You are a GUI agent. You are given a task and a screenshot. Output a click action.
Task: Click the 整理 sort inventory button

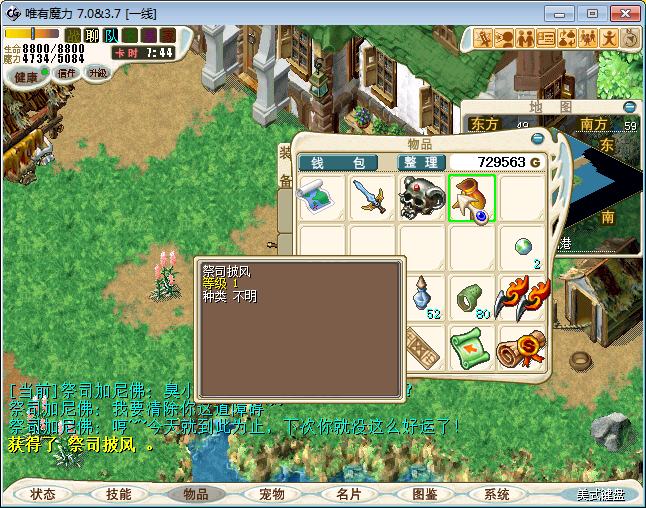[x=421, y=162]
